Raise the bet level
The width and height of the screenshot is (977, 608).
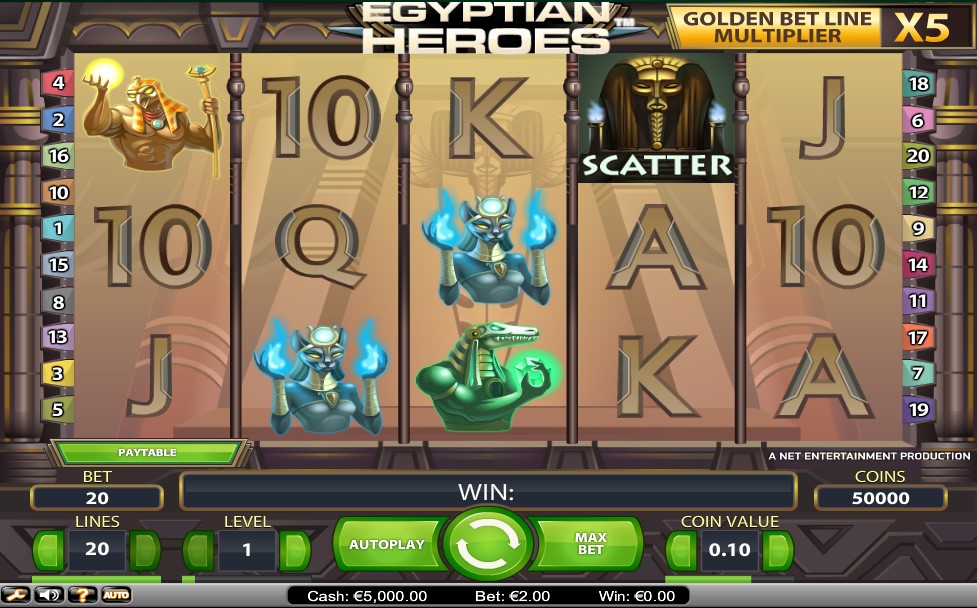(x=294, y=551)
